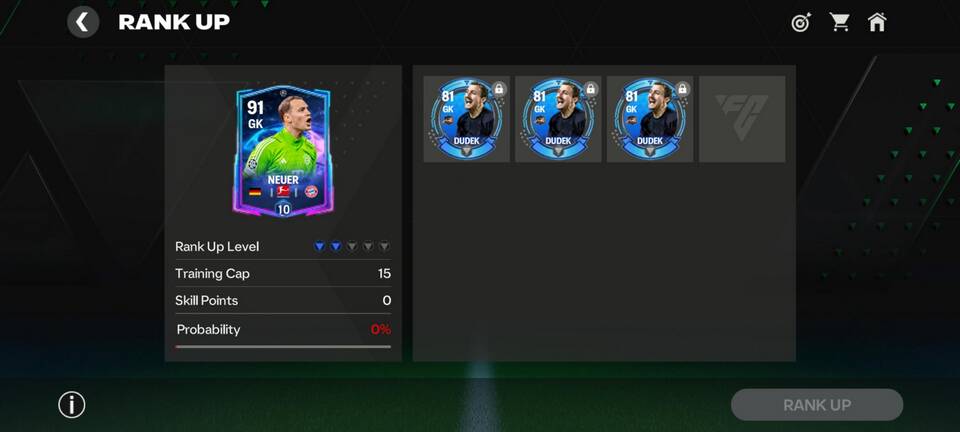Return to the home screen
This screenshot has height=432, width=960.
tap(877, 22)
